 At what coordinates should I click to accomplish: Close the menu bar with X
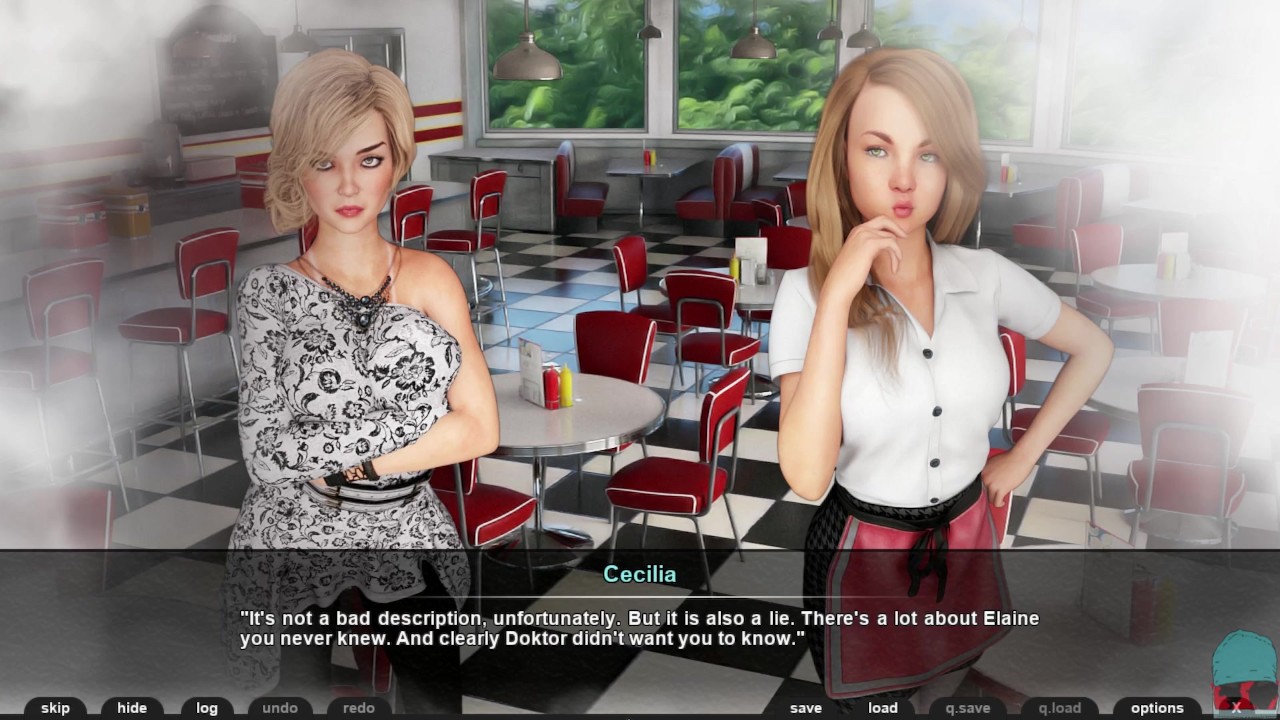(1237, 707)
